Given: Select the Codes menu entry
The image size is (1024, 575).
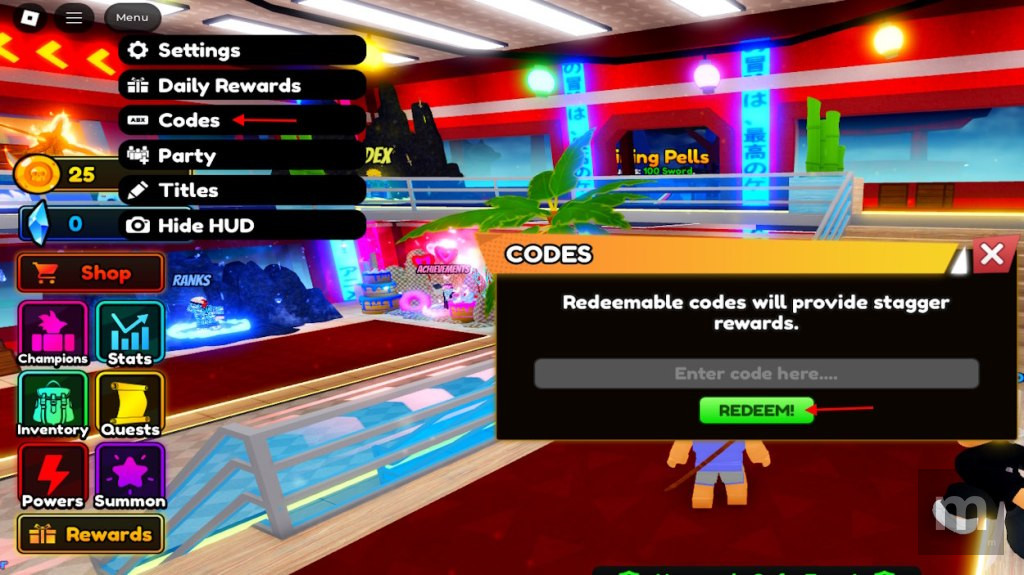Looking at the screenshot, I should [x=188, y=120].
